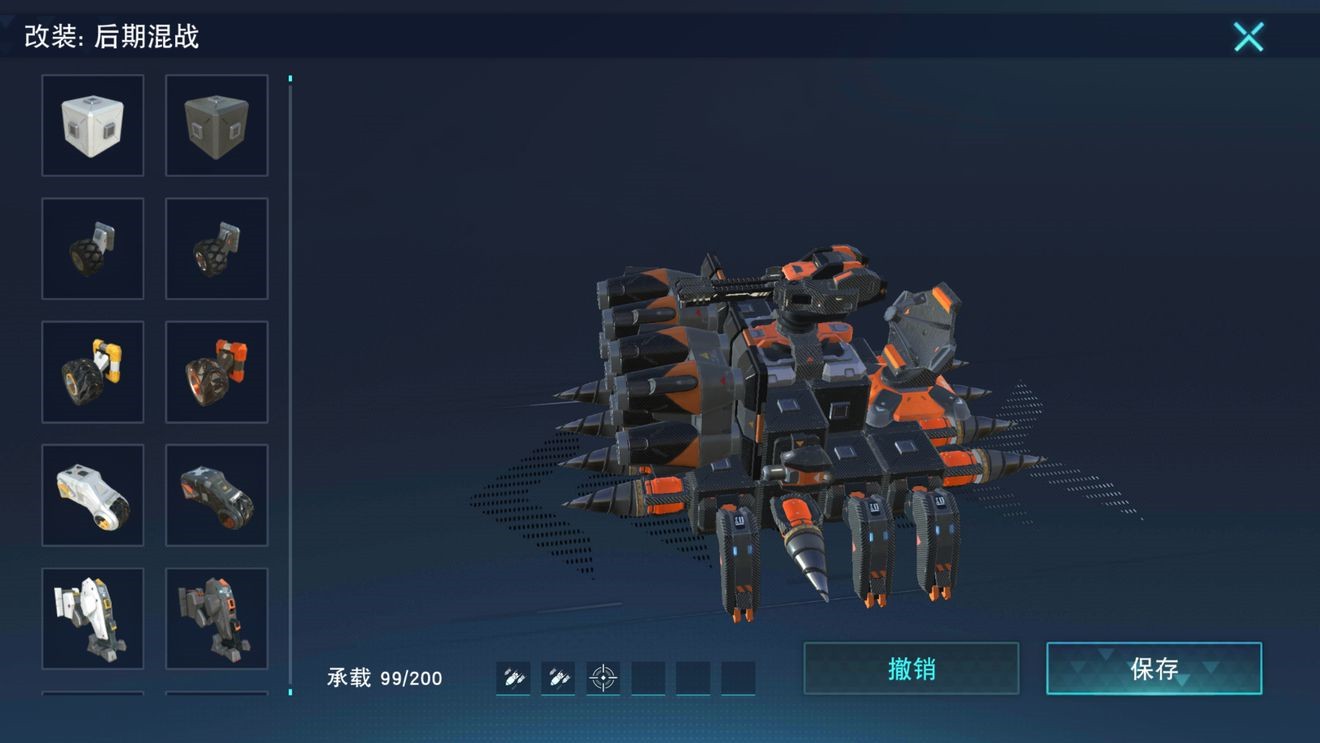The image size is (1320, 743).
Task: Save the vehicle with the 保存 button
Action: (1154, 668)
